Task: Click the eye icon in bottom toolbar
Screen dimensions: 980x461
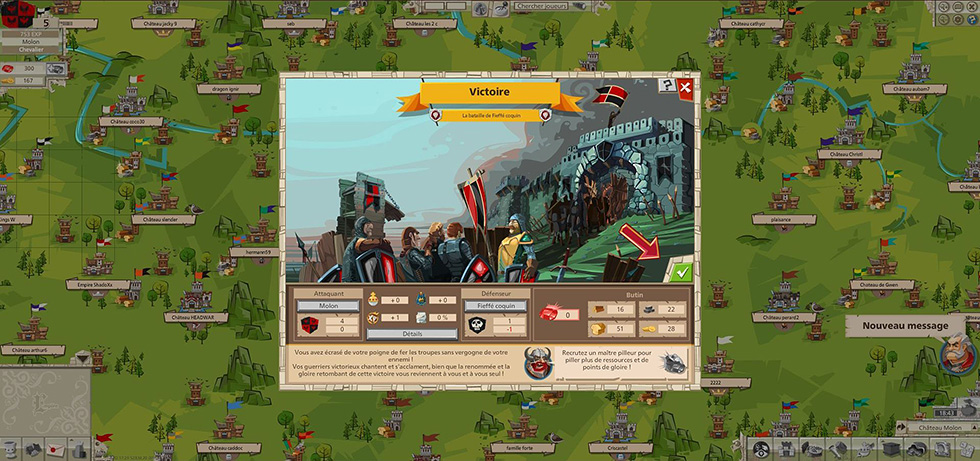Action: tap(762, 448)
